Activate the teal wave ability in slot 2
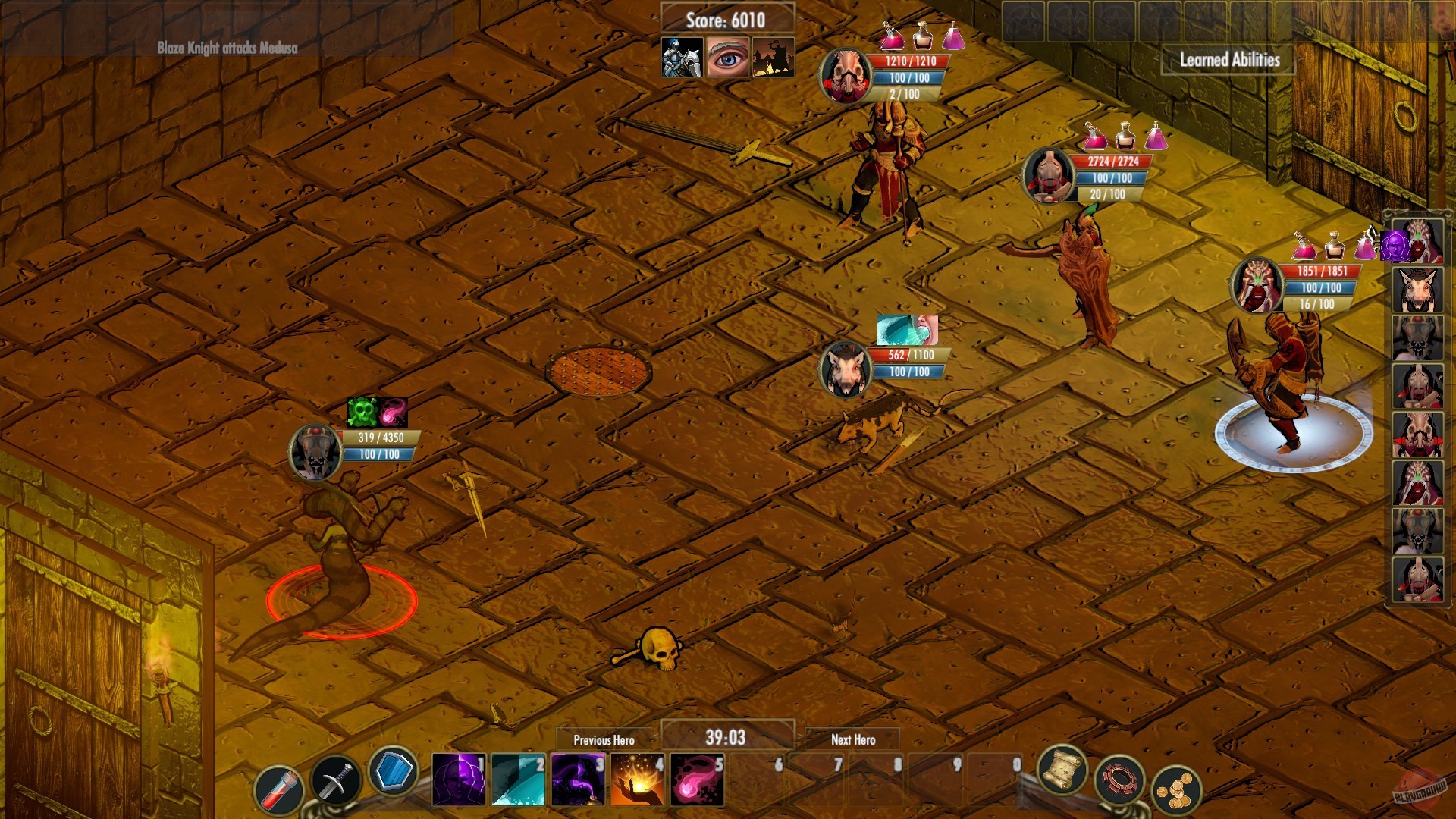This screenshot has width=1456, height=819. (x=519, y=781)
